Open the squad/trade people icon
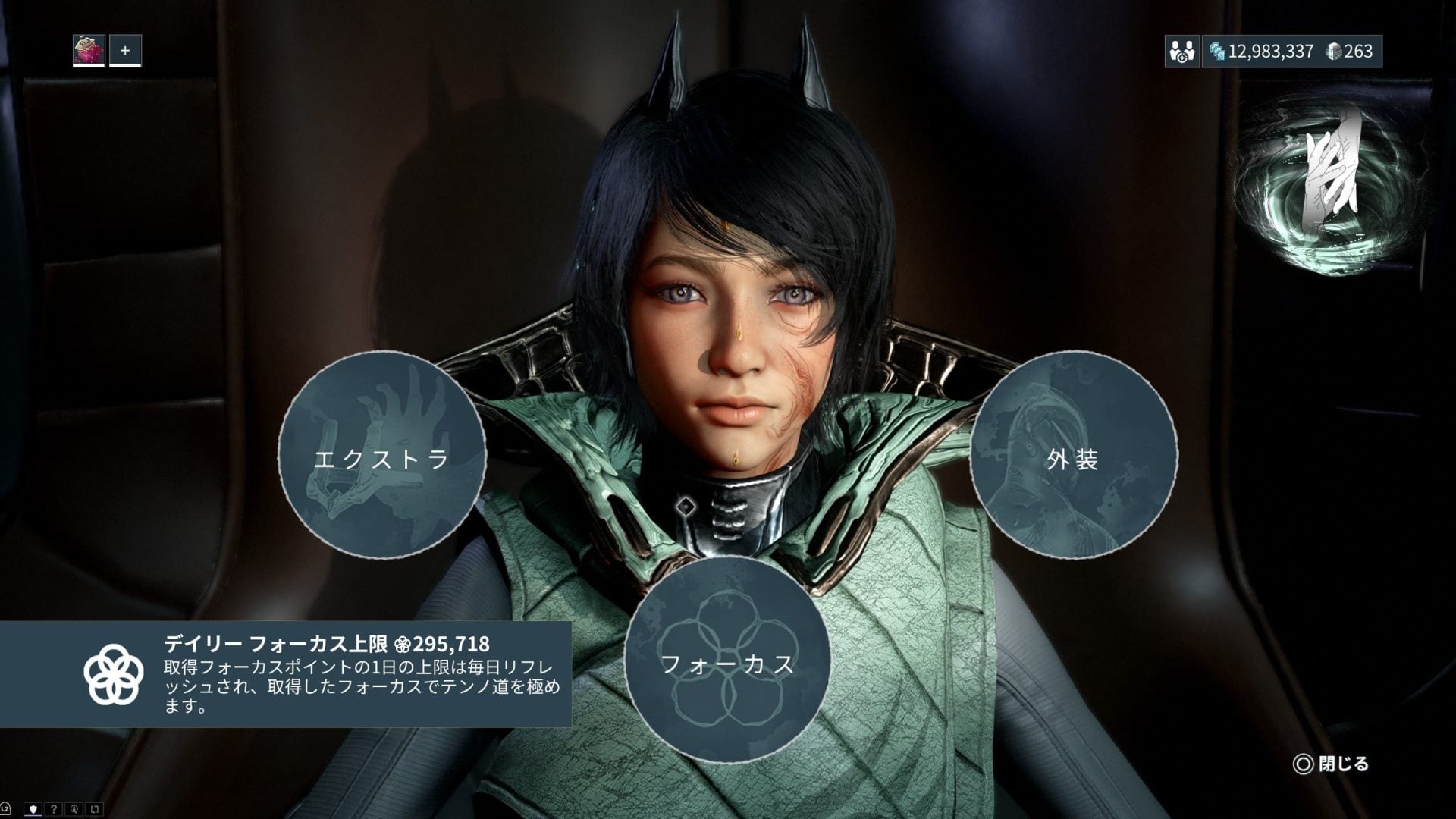The width and height of the screenshot is (1456, 819). tap(1181, 52)
